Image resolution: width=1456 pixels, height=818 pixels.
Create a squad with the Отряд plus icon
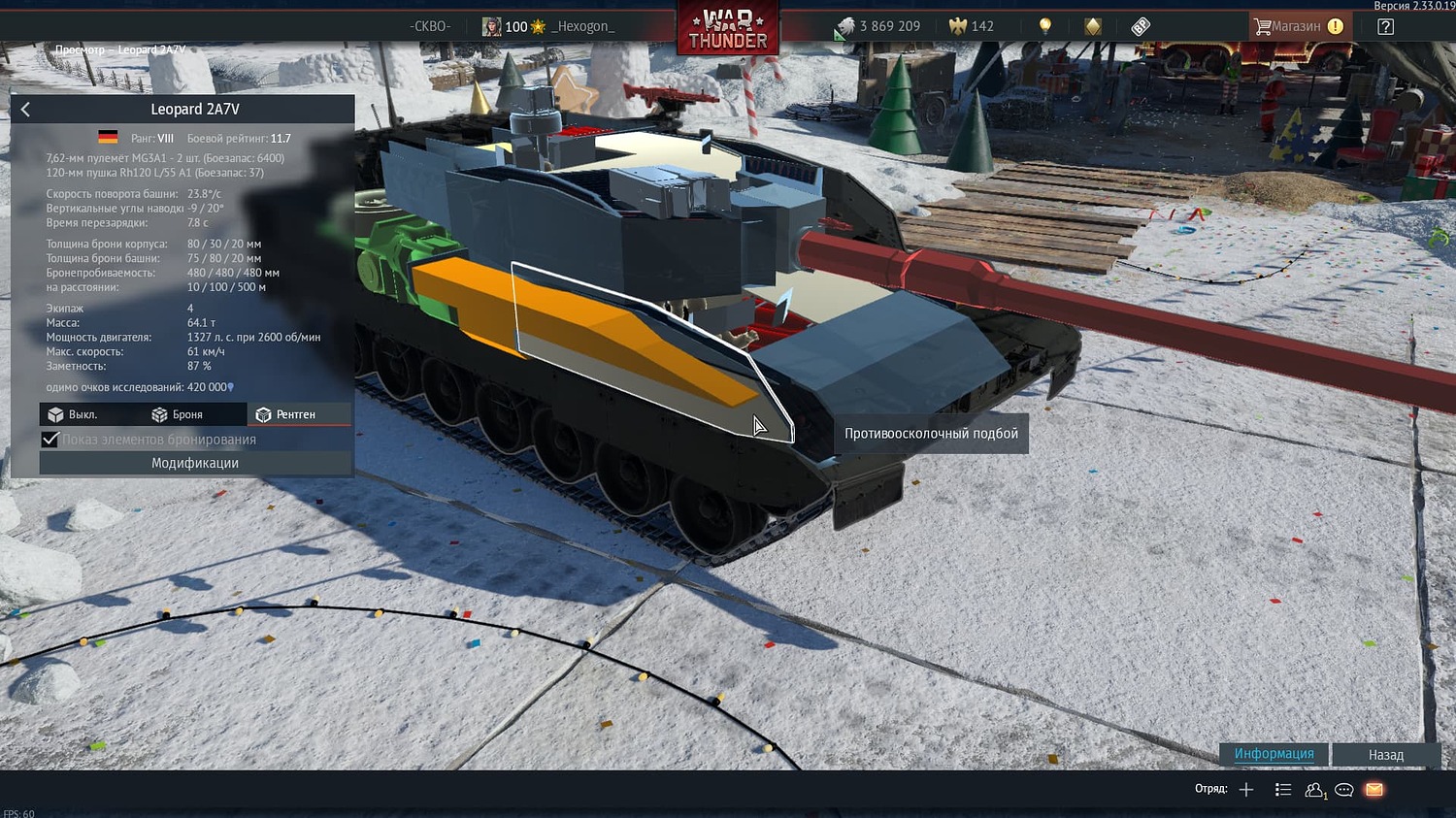tap(1246, 789)
